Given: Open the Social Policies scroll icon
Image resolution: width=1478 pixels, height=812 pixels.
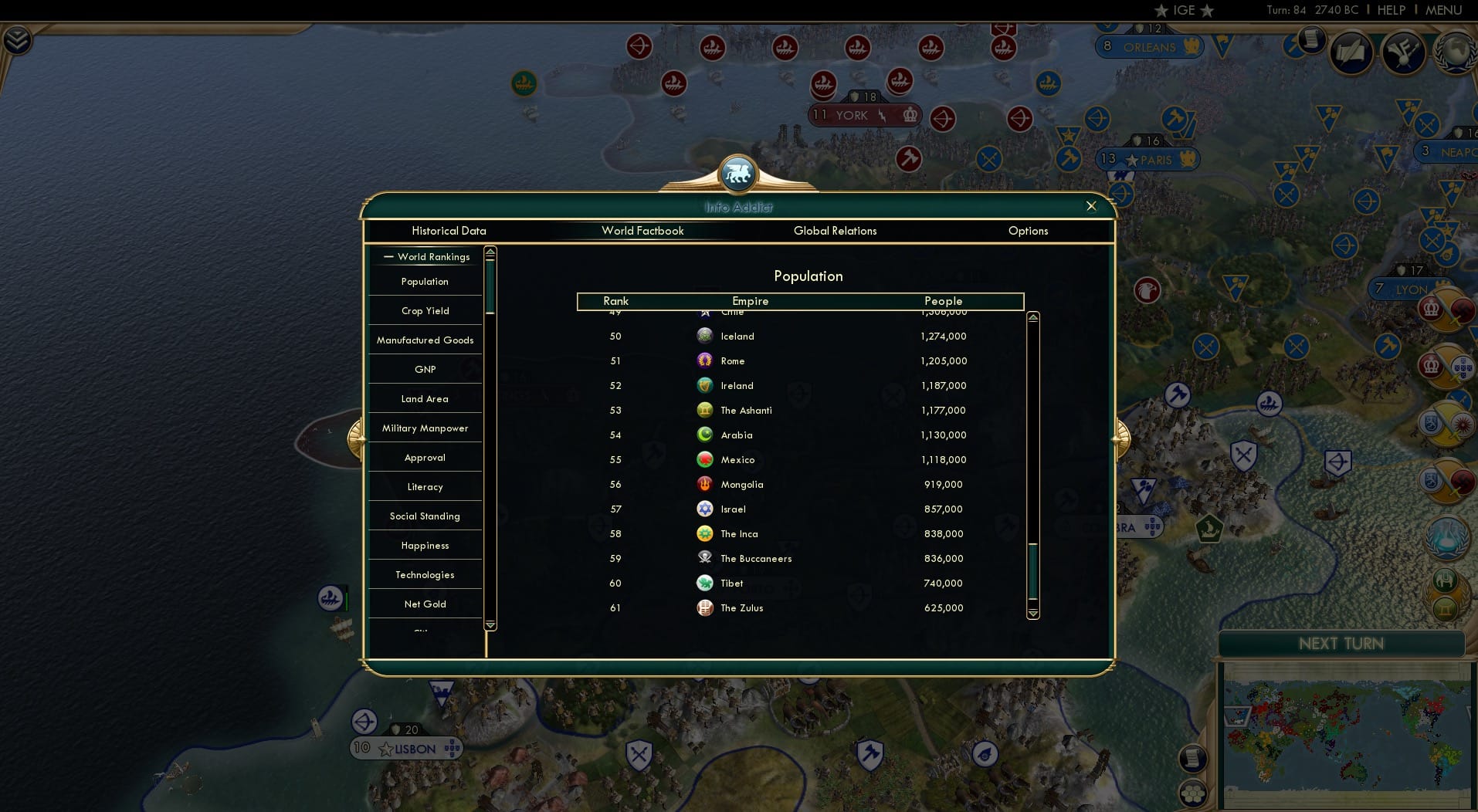Looking at the screenshot, I should (x=1351, y=52).
